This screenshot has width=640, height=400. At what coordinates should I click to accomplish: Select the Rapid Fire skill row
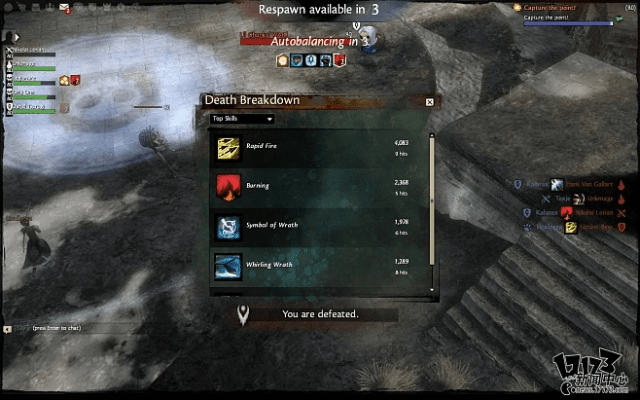[x=320, y=148]
